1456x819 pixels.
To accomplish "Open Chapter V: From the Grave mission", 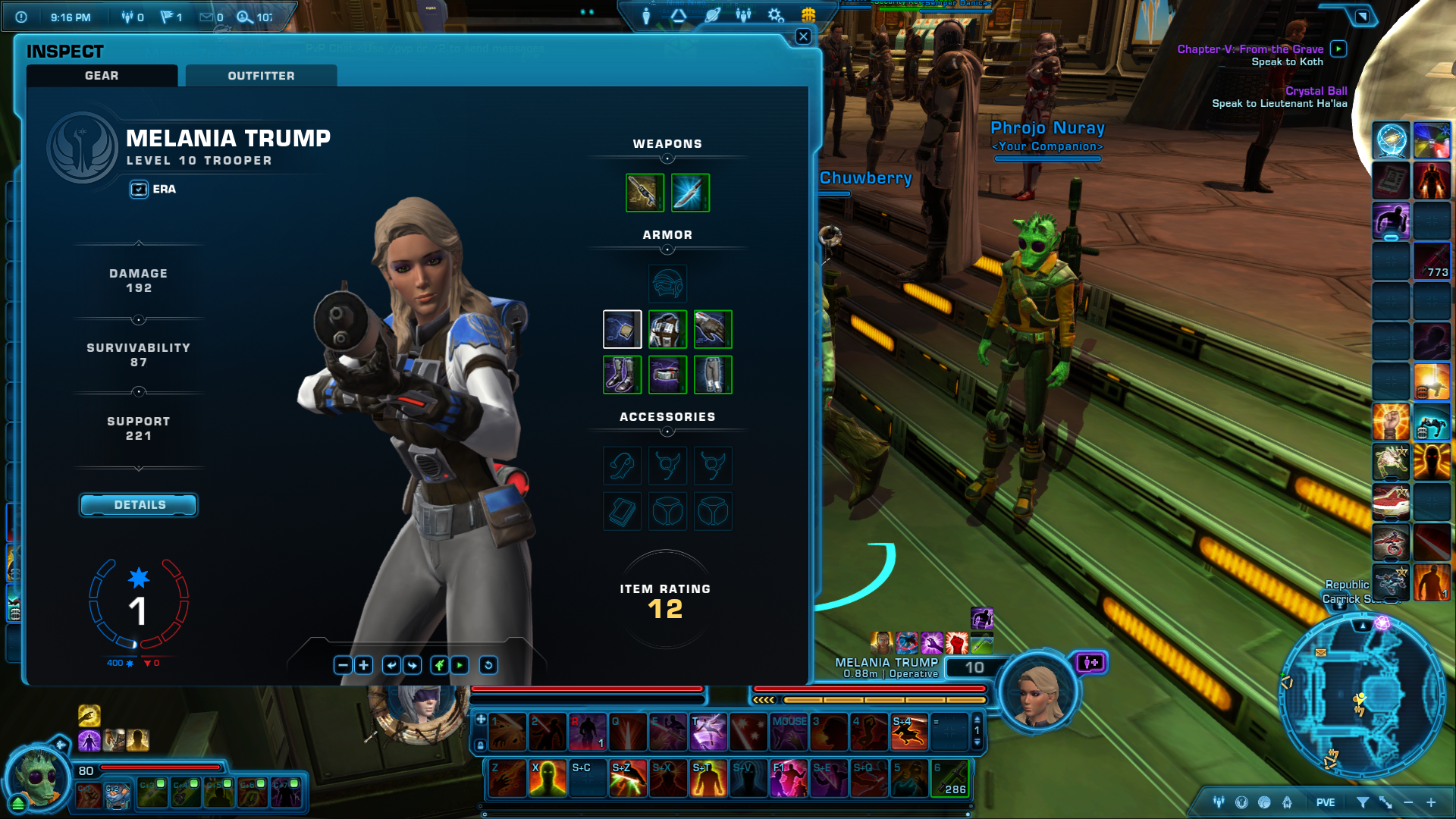I will 1250,49.
